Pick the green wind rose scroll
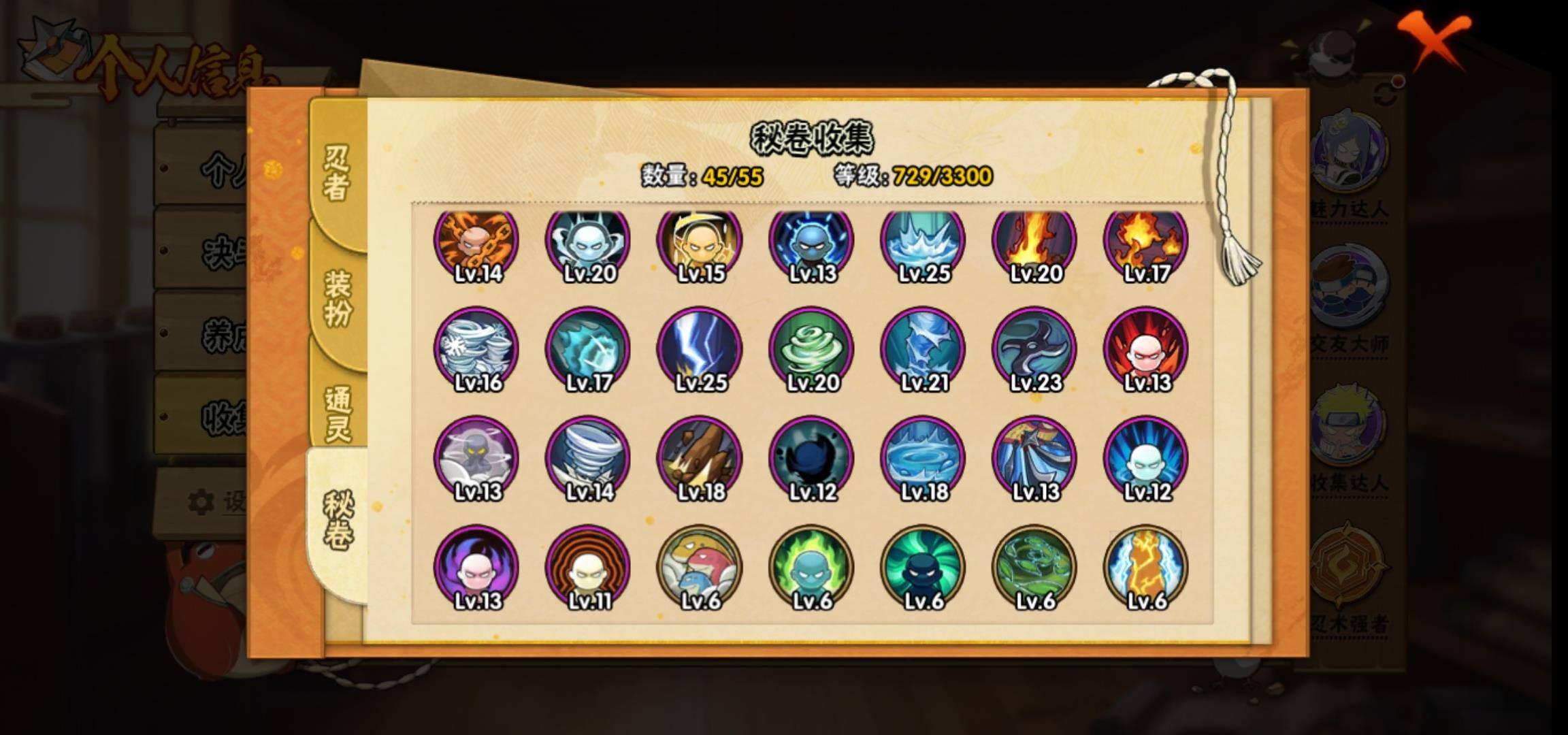1568x735 pixels. tap(812, 349)
